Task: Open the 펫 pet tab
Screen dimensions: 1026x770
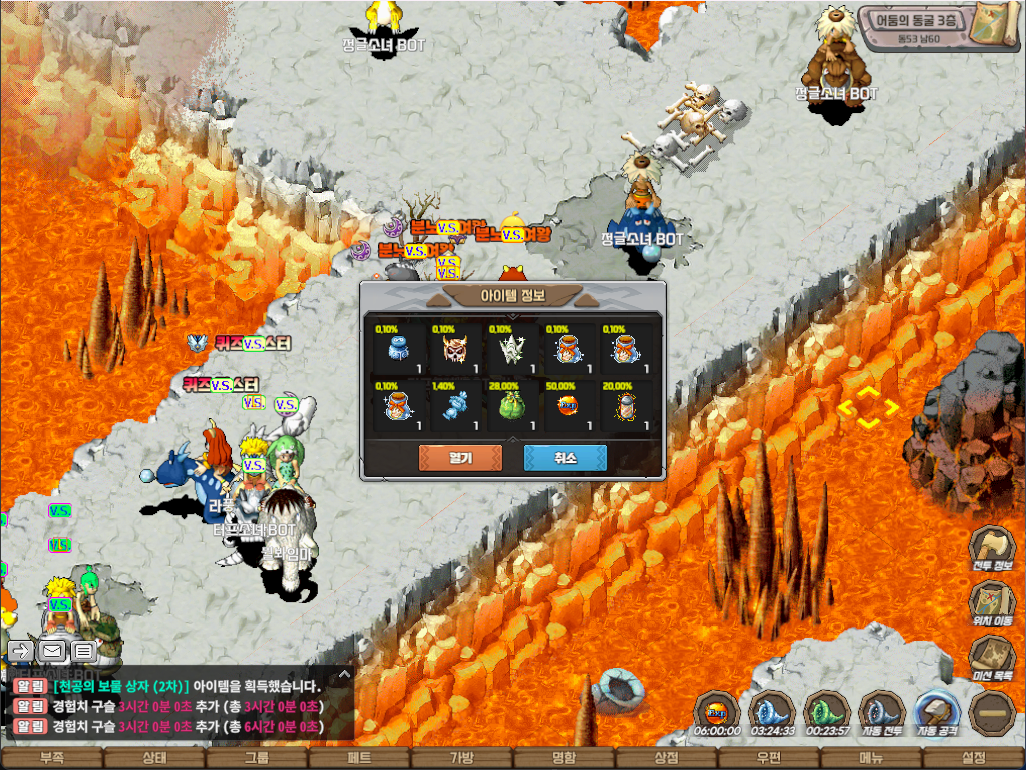Action: click(359, 758)
